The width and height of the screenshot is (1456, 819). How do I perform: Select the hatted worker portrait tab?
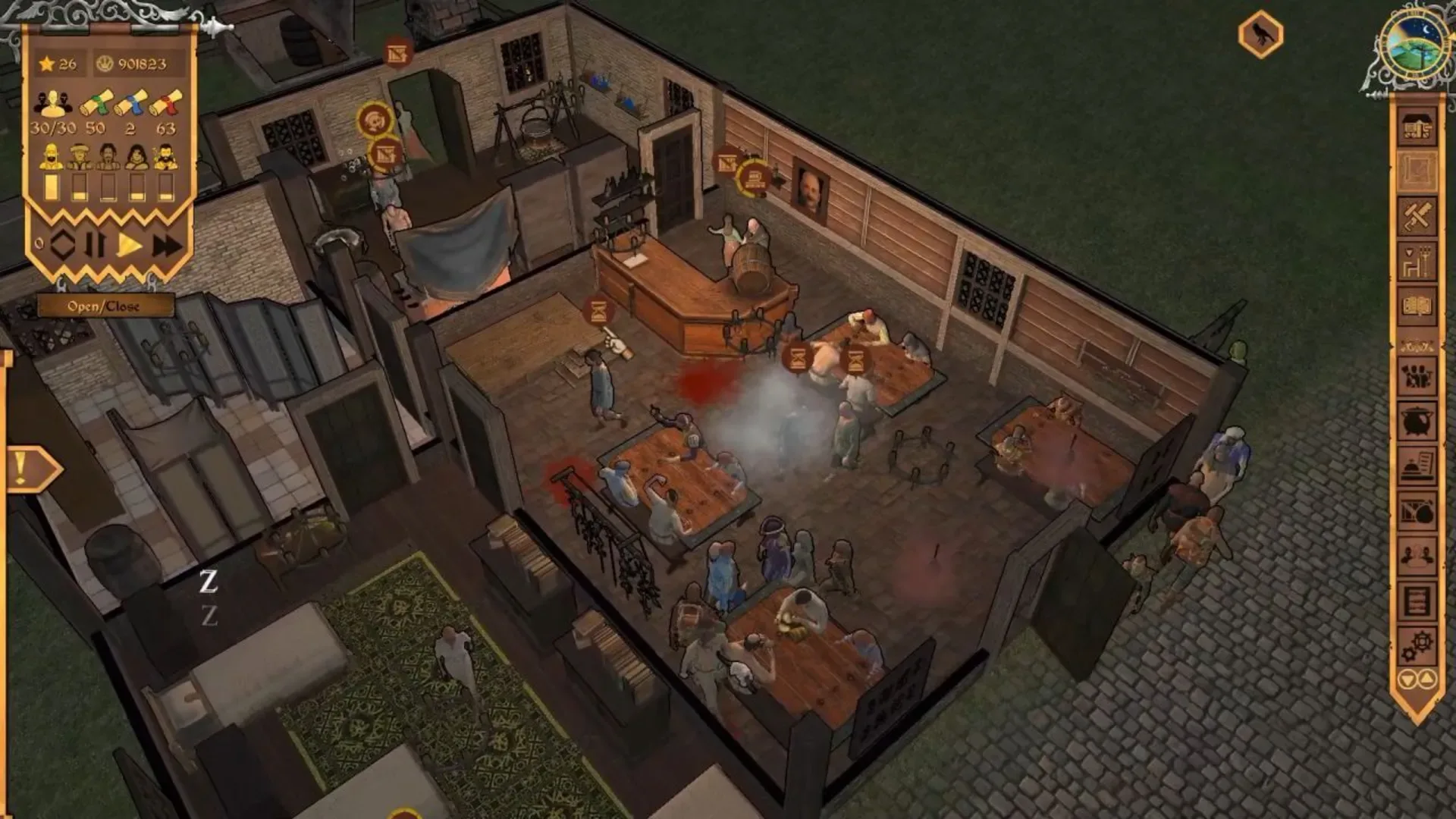point(79,157)
